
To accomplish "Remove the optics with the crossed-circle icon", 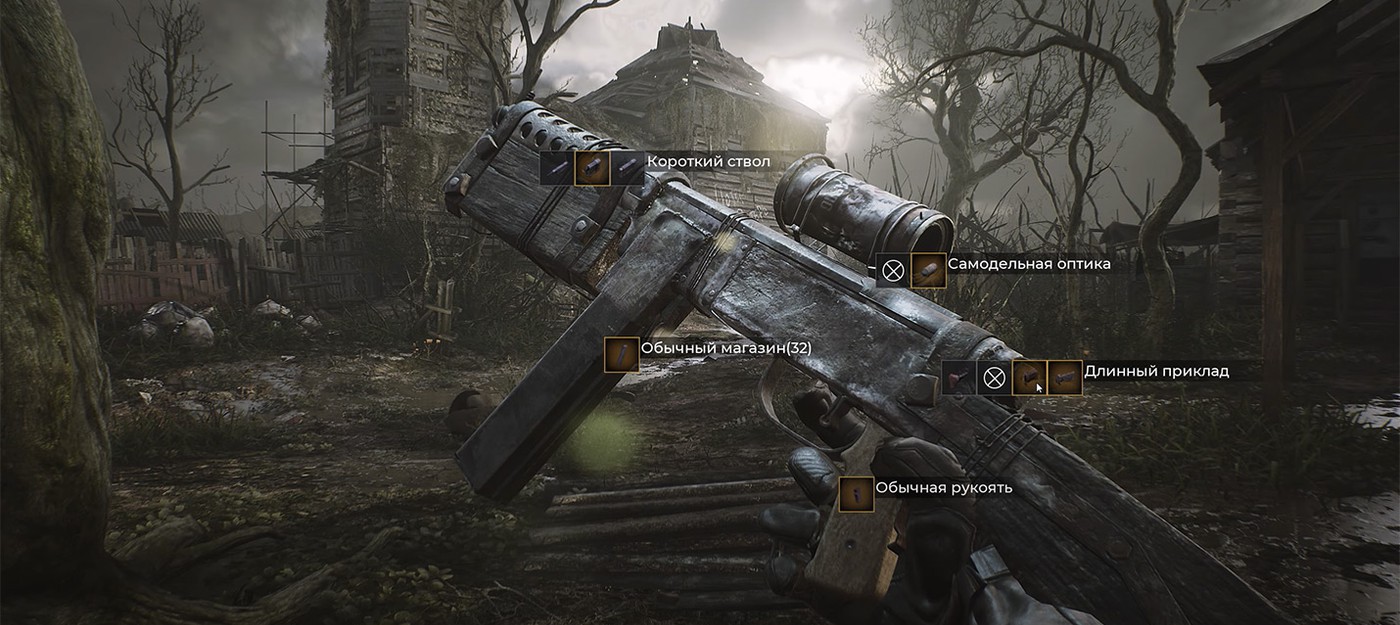I will coord(893,270).
